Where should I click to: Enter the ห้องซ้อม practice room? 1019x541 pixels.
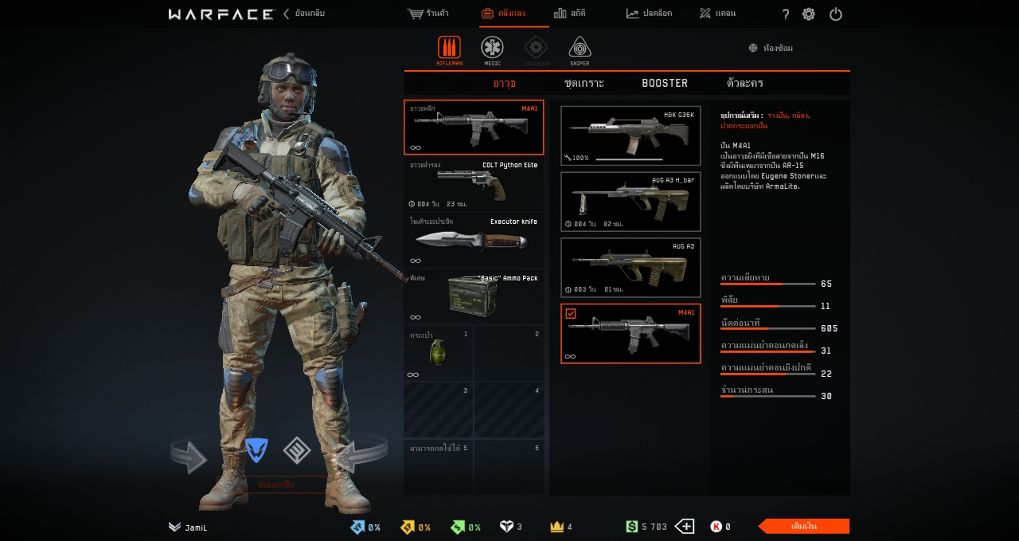[771, 48]
